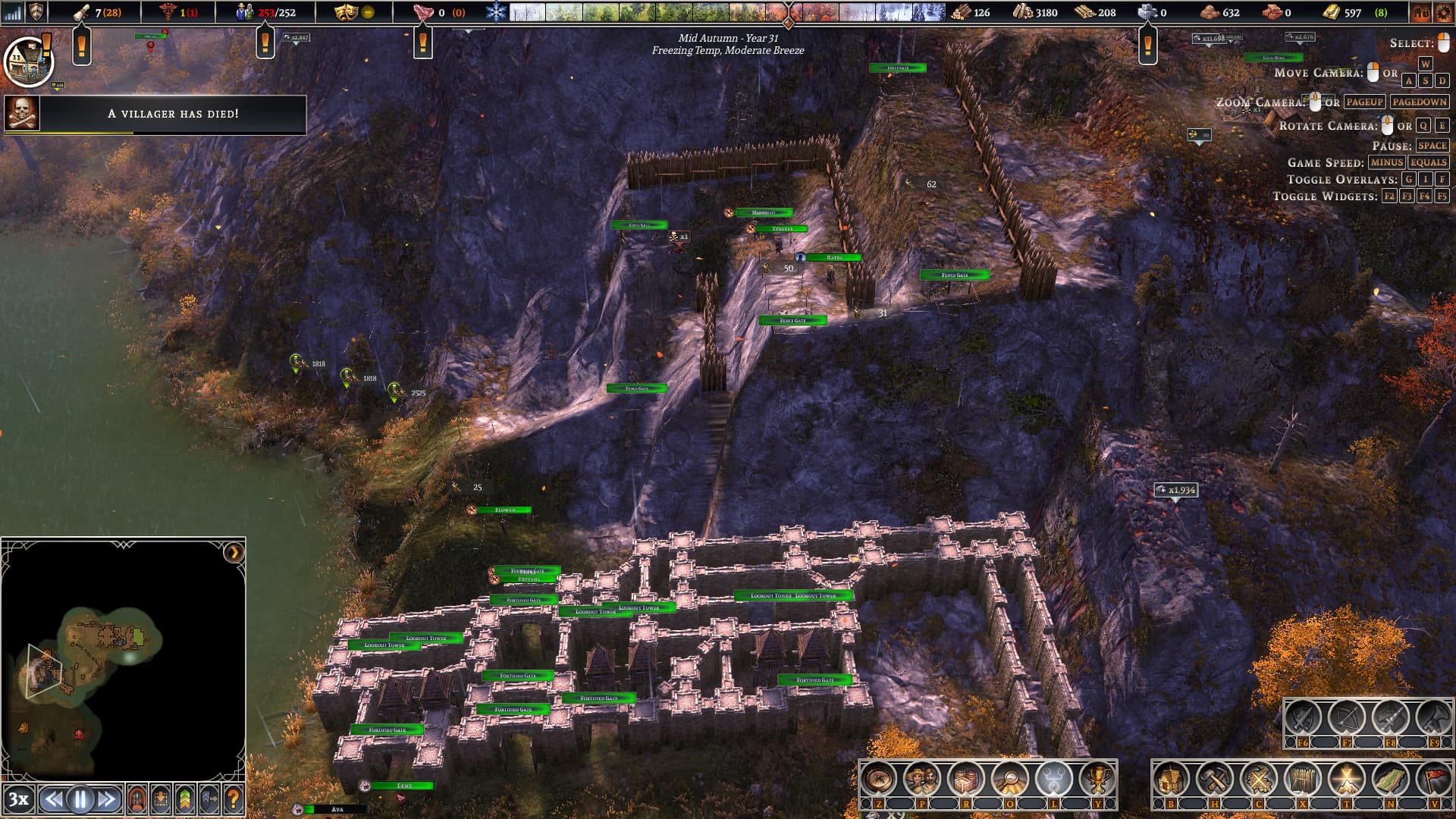Decrease game speed with rewind arrows
Viewport: 1456px width, 819px height.
click(53, 799)
